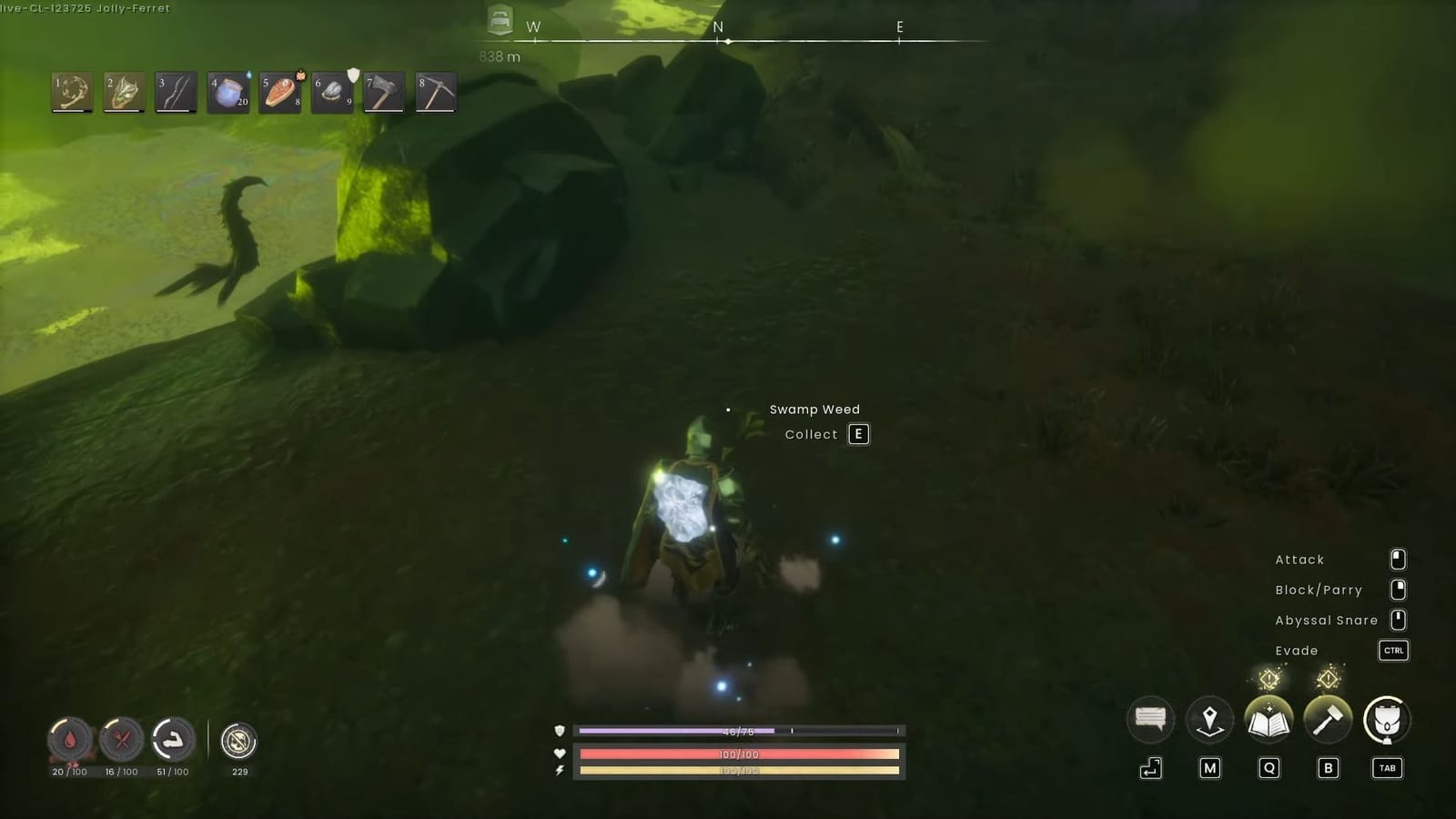This screenshot has height=819, width=1456.
Task: Click the compass N direction marker
Action: point(719,27)
